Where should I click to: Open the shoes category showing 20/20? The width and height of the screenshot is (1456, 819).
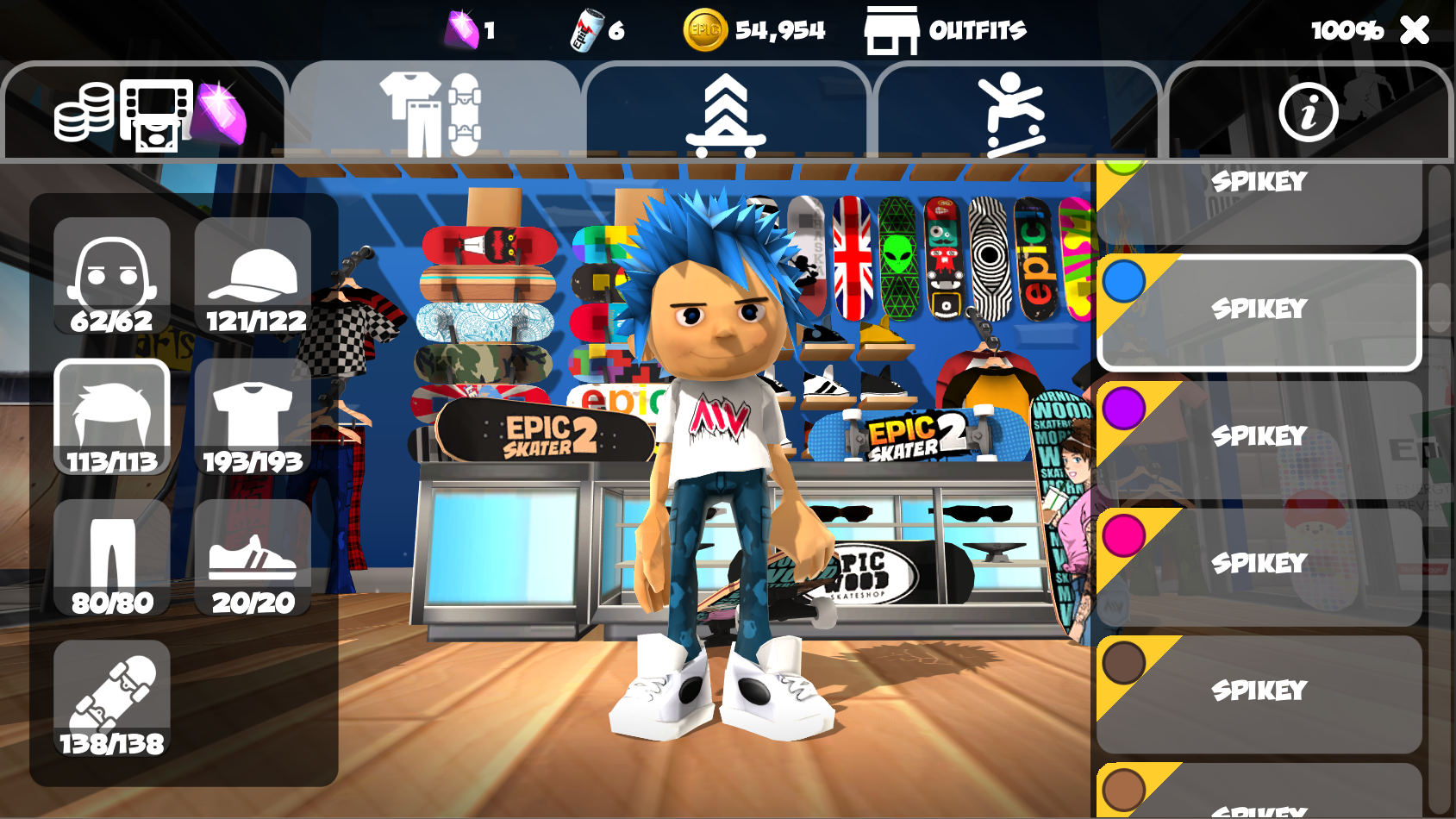pyautogui.click(x=253, y=558)
